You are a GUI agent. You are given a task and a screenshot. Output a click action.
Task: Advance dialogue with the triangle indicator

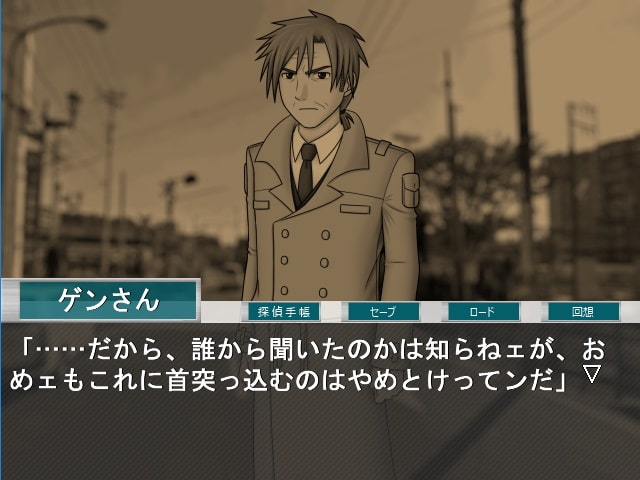pos(591,374)
